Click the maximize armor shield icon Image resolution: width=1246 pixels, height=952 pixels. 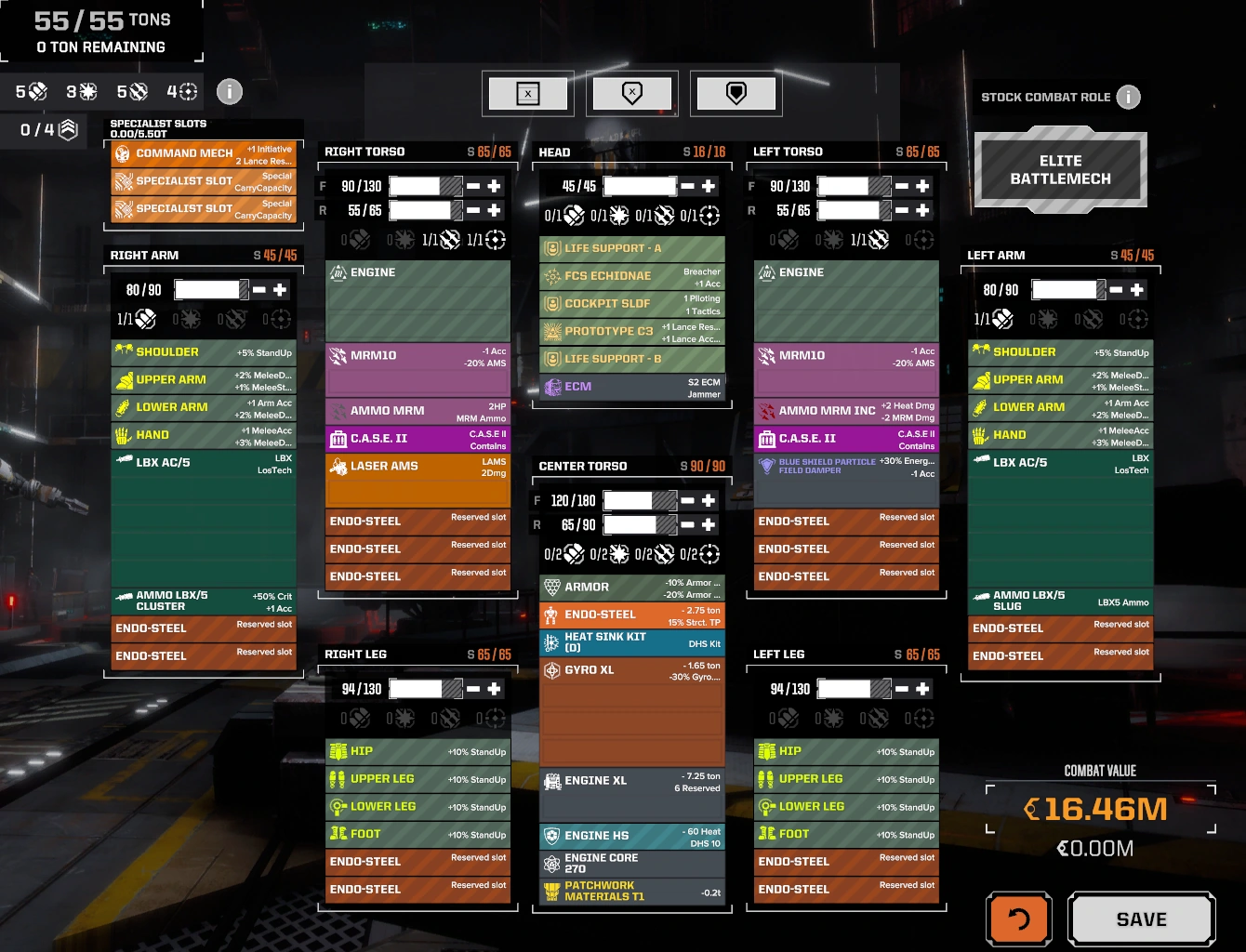coord(736,93)
